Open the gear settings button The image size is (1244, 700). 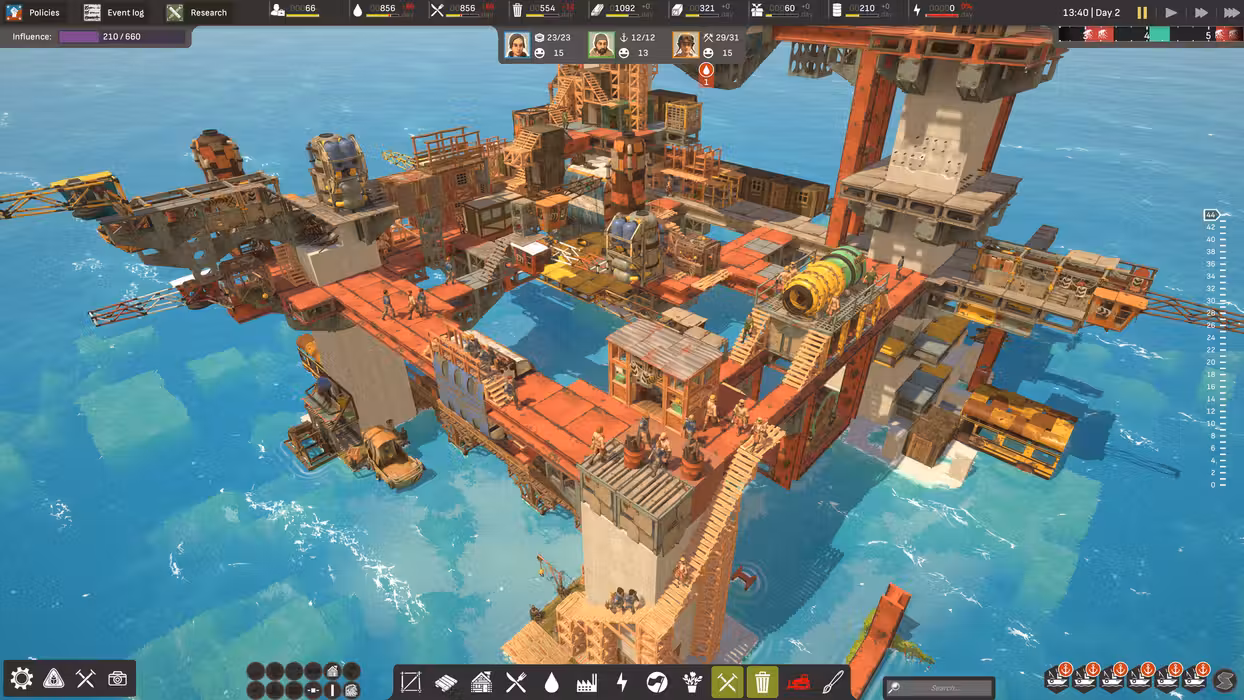pyautogui.click(x=21, y=679)
